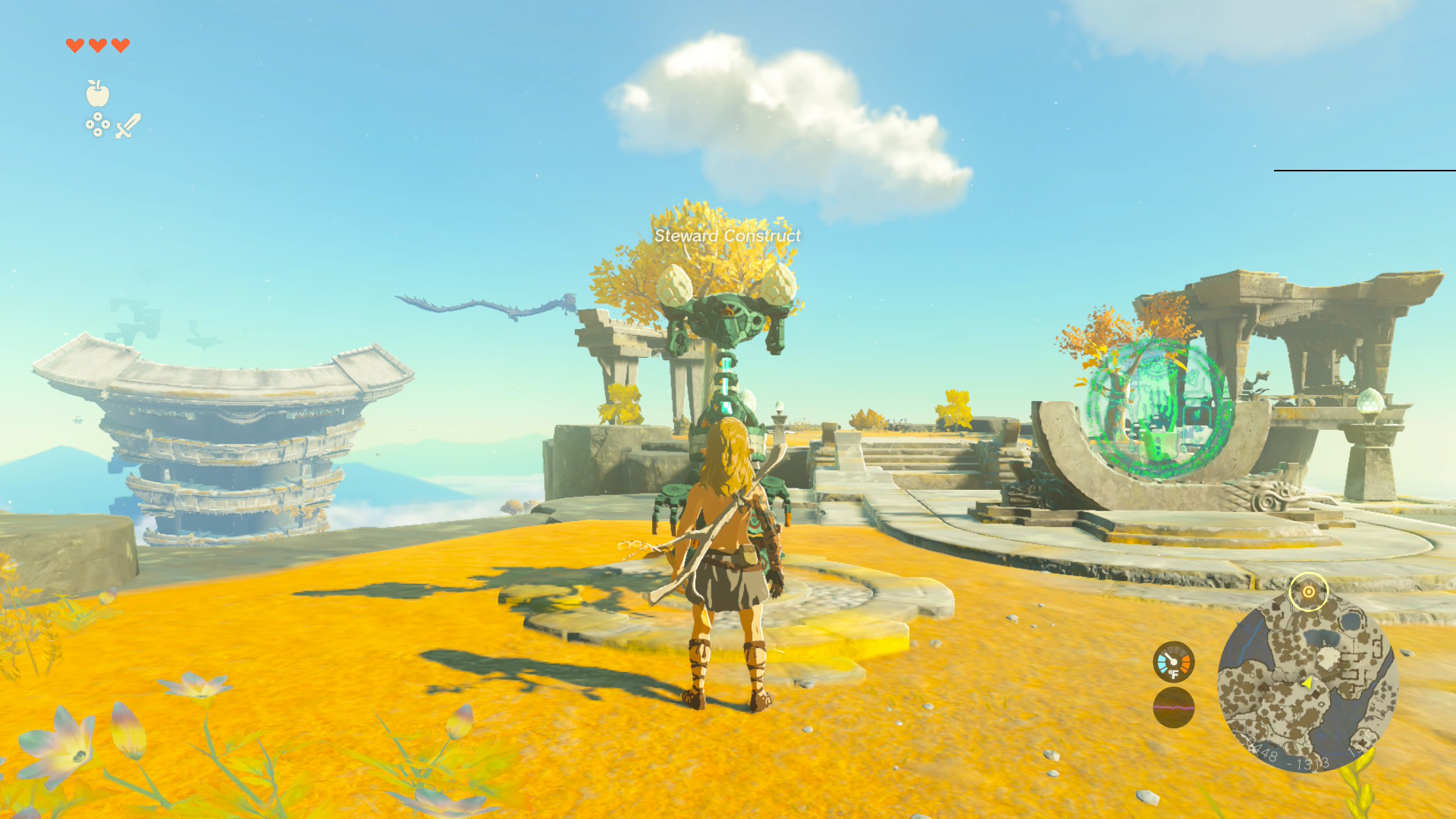Click the noise level sensor gauge
The width and height of the screenshot is (1456, 819).
click(x=1173, y=708)
